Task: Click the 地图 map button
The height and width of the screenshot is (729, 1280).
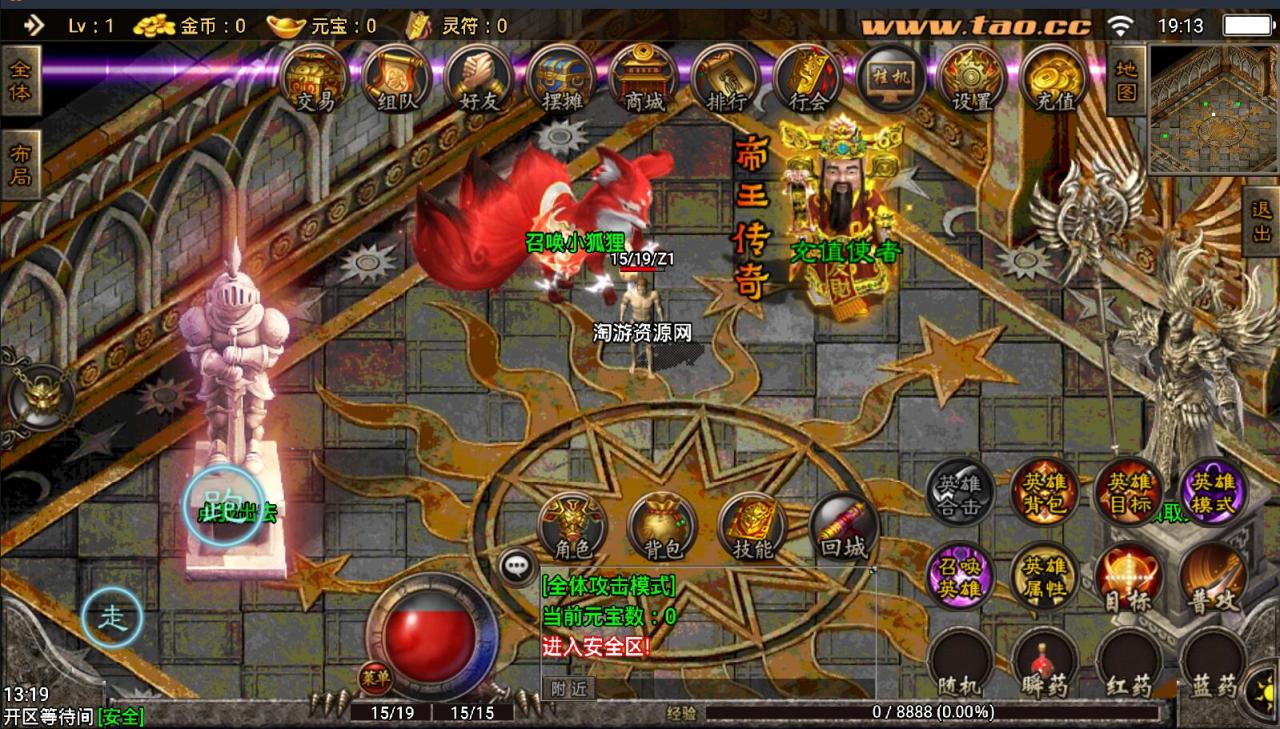Action: 1126,81
